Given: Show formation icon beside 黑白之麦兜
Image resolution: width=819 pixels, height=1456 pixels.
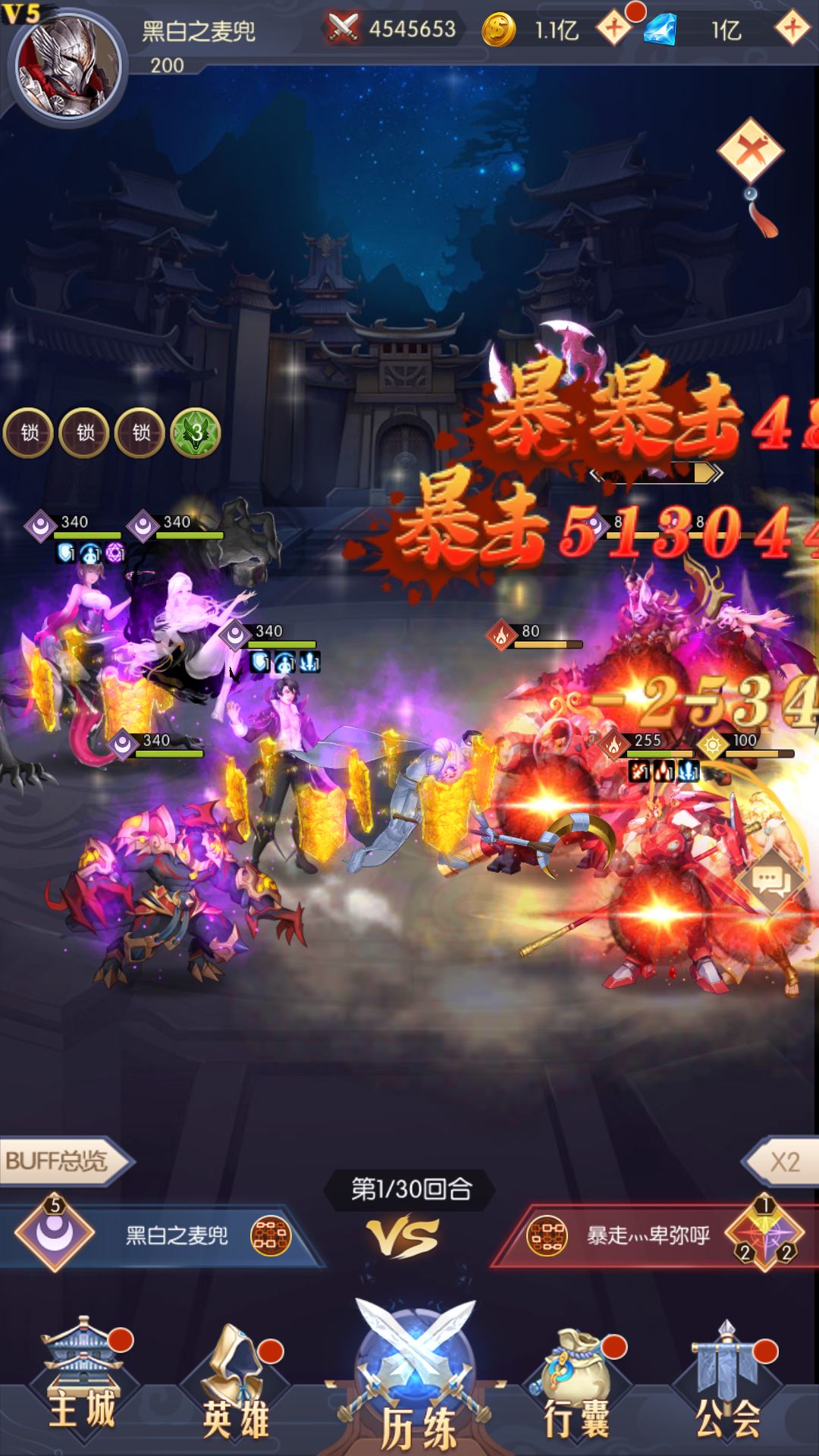Looking at the screenshot, I should pyautogui.click(x=271, y=1235).
